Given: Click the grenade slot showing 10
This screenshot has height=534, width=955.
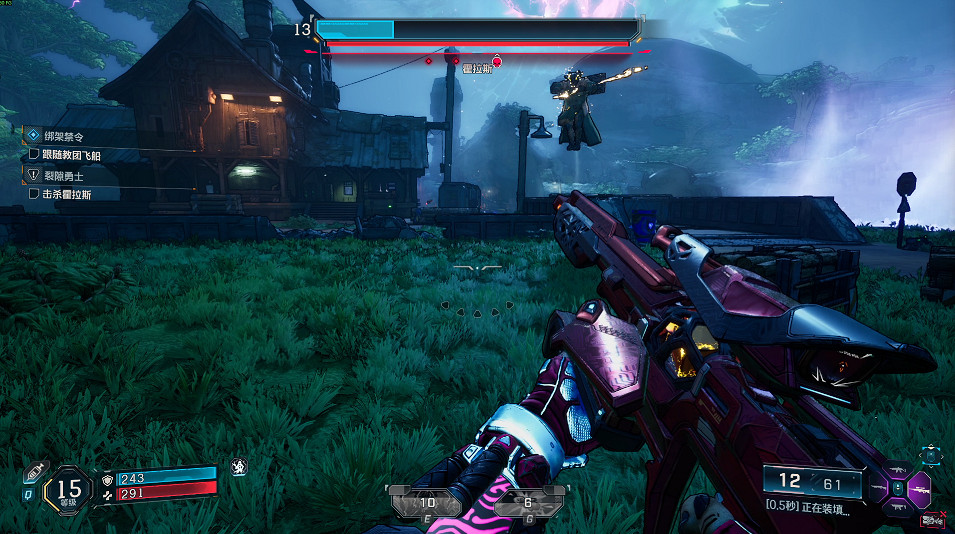Looking at the screenshot, I should point(427,503).
